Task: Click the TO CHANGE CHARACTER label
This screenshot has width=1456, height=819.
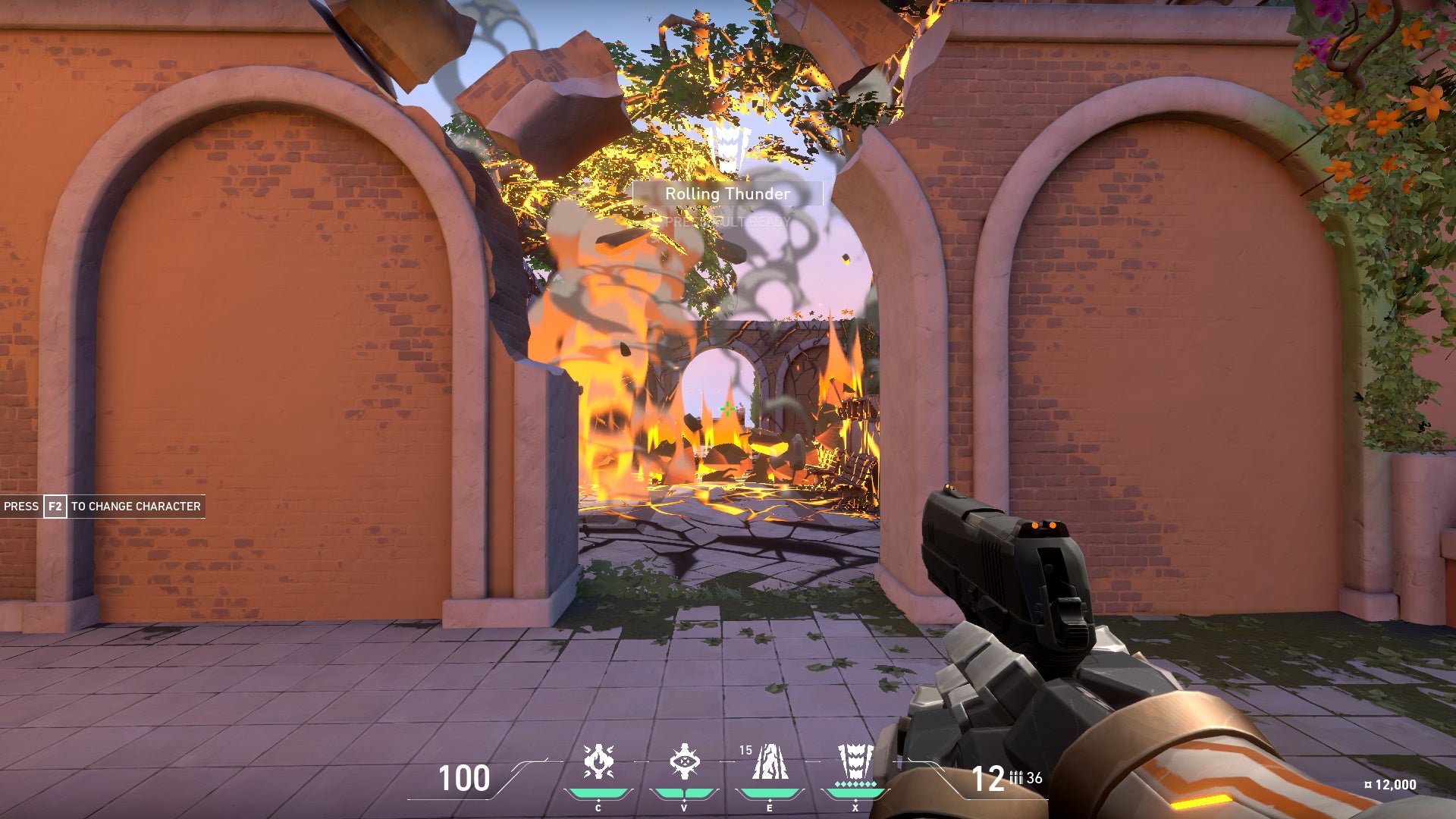Action: [135, 507]
